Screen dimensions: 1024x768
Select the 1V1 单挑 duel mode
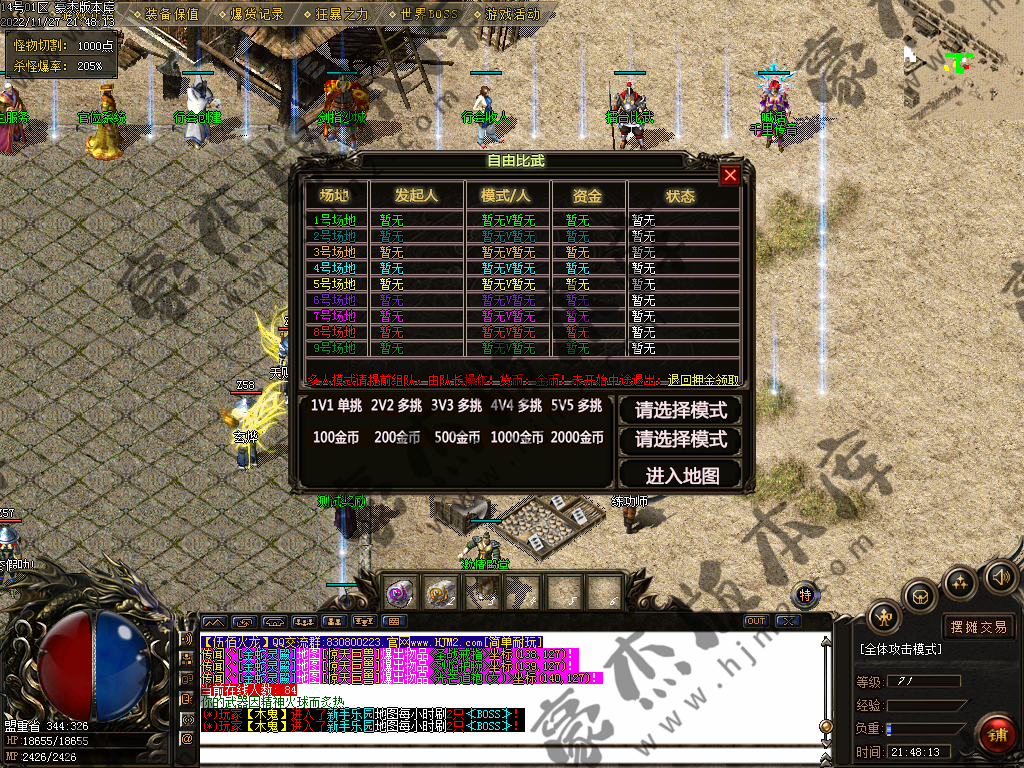tap(337, 406)
